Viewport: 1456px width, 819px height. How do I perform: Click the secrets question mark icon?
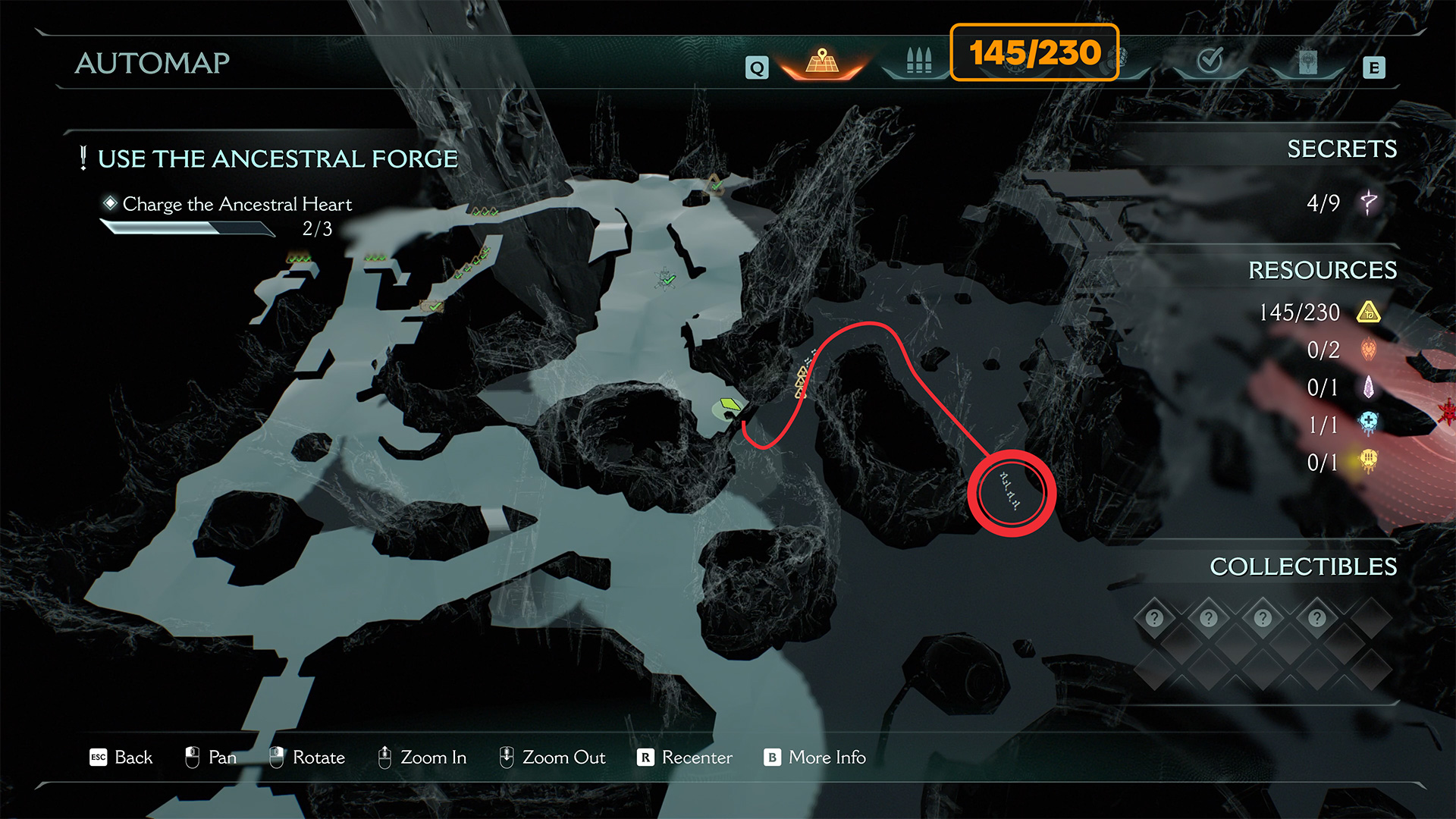click(1369, 202)
